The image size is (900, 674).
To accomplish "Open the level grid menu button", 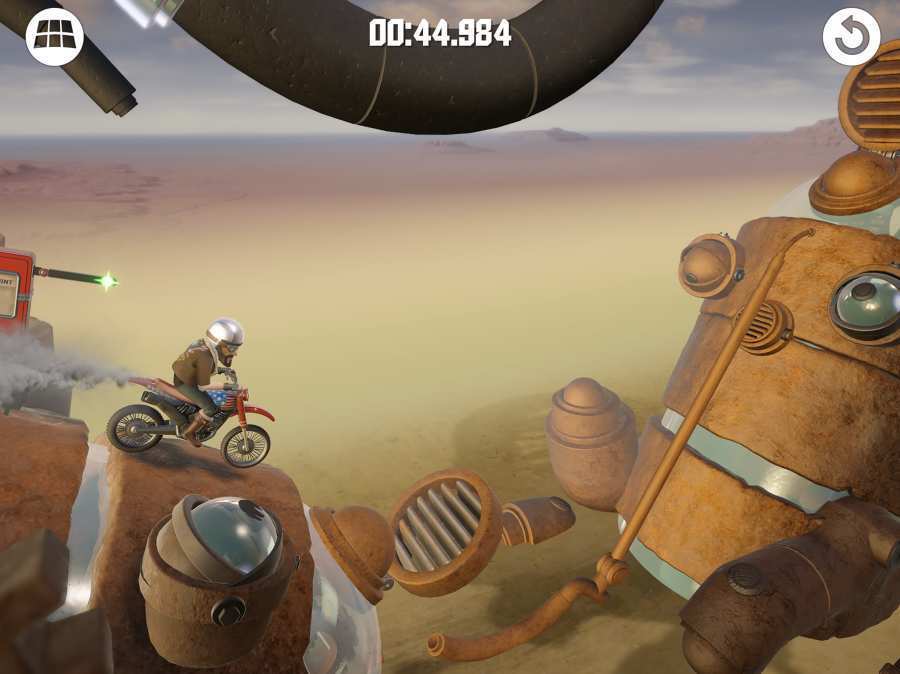I will (x=54, y=37).
